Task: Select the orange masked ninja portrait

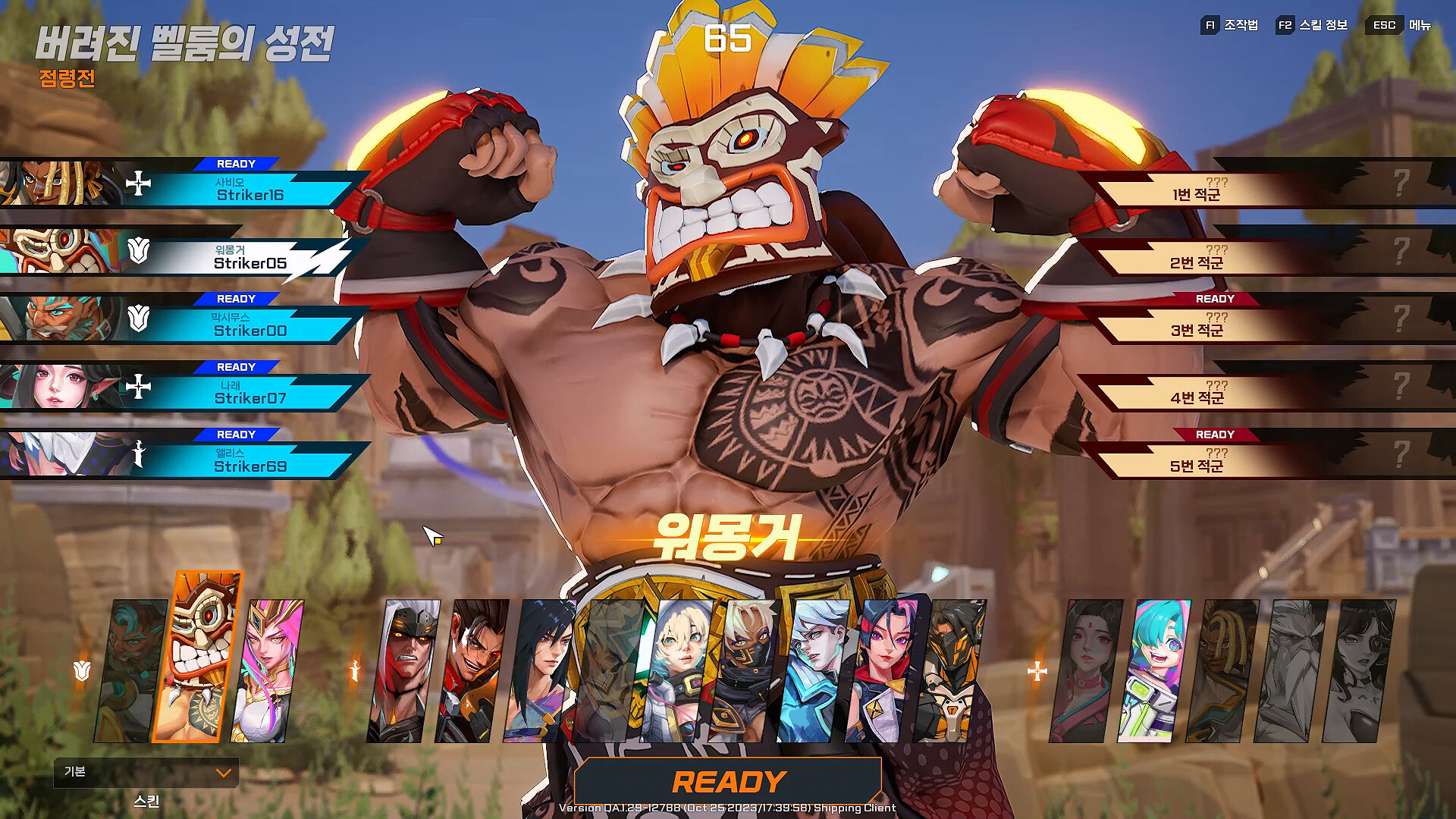Action: pyautogui.click(x=952, y=667)
